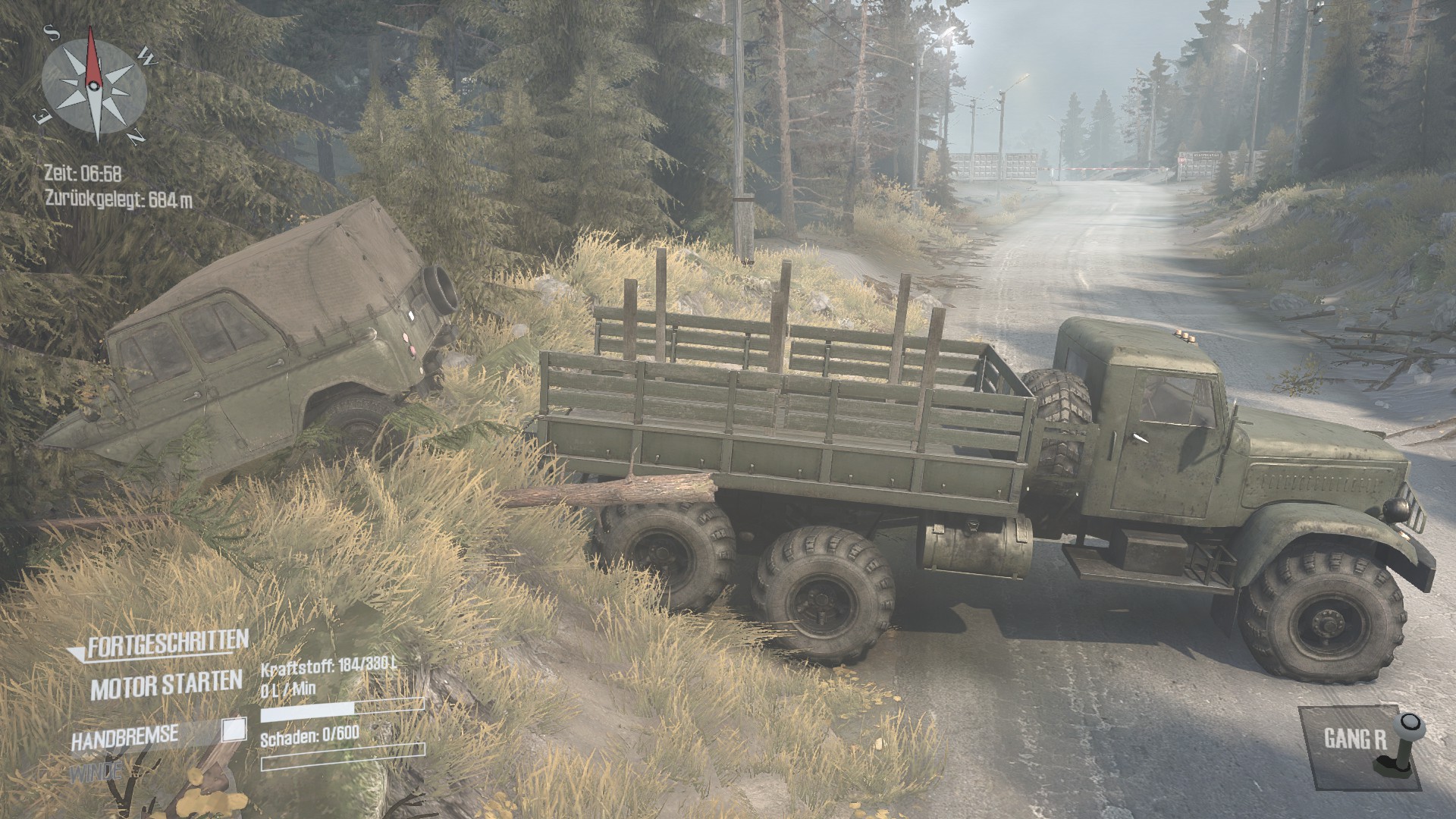Toggle the Handbremse checkbox
The width and height of the screenshot is (1456, 819).
pos(234,730)
